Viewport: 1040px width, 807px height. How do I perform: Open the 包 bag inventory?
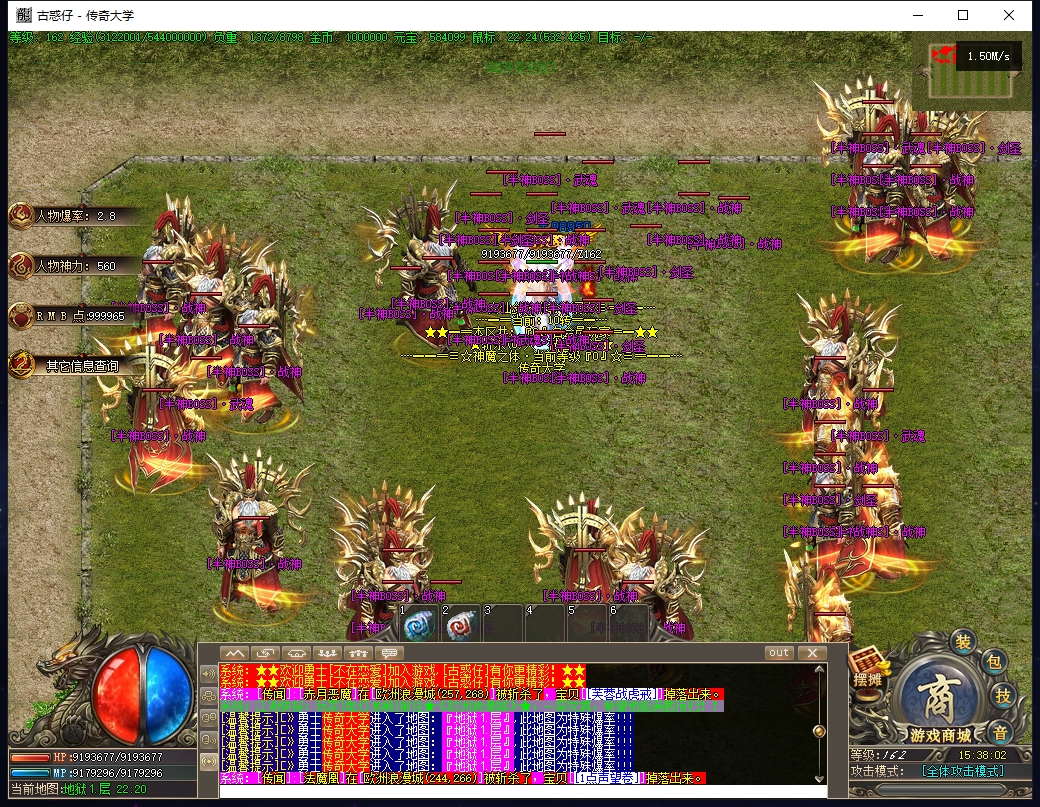pos(993,661)
